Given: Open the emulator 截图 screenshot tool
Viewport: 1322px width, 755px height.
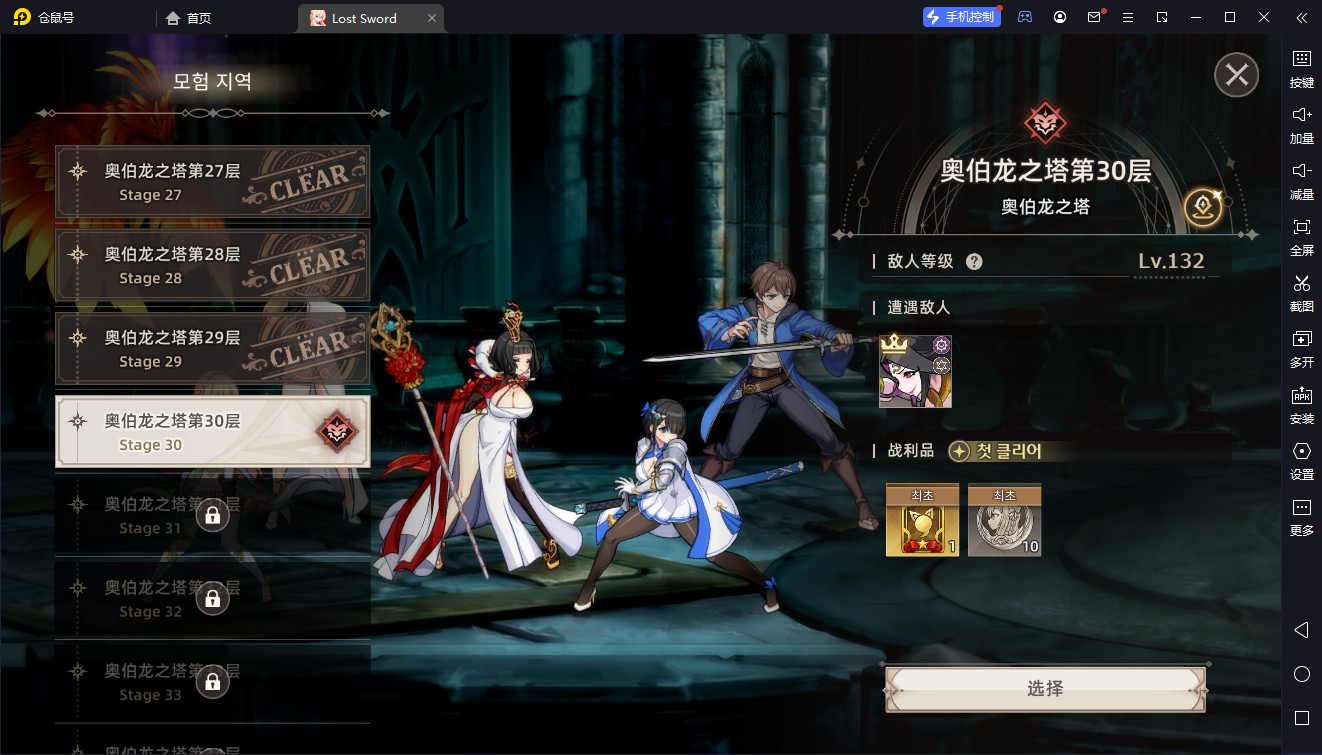Looking at the screenshot, I should pyautogui.click(x=1301, y=290).
